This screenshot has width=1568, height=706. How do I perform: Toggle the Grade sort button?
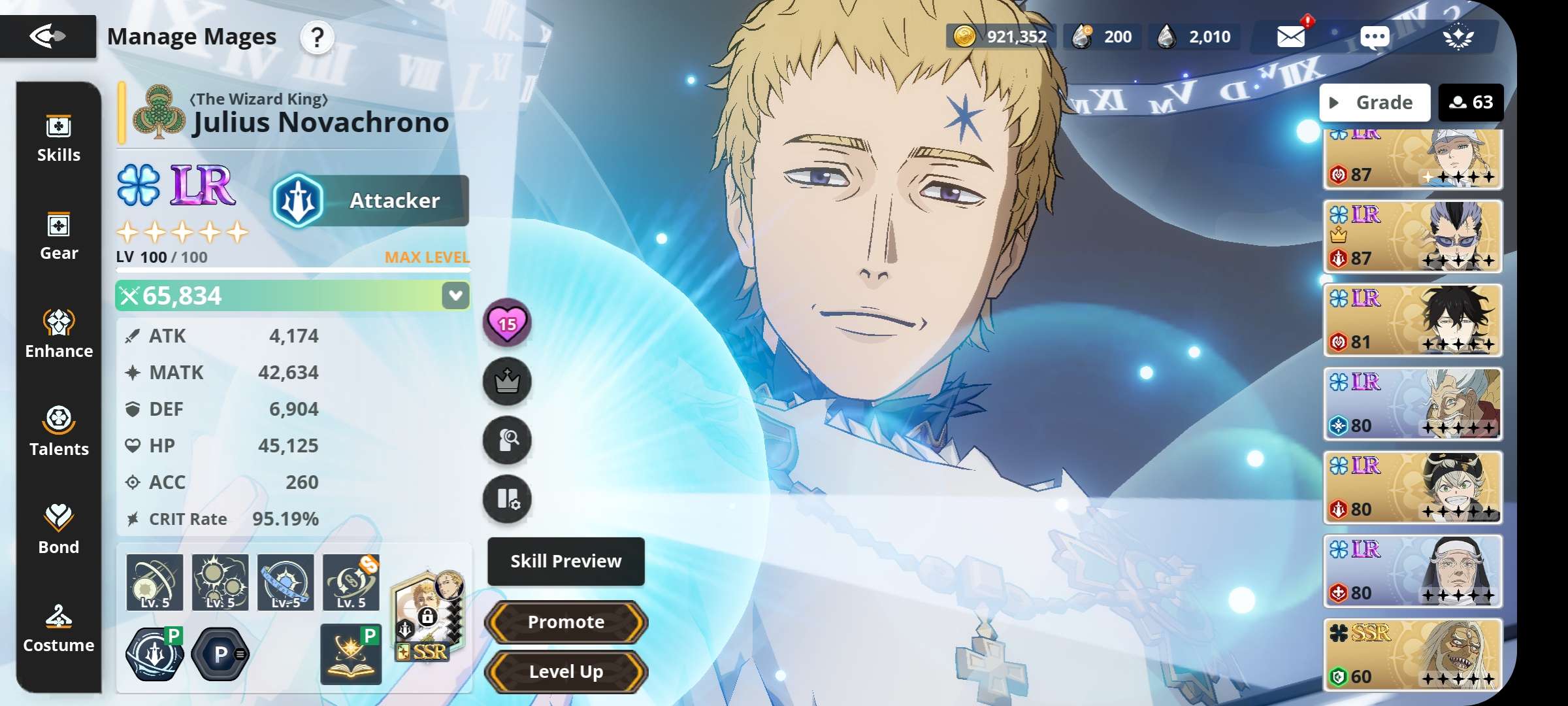[x=1375, y=102]
